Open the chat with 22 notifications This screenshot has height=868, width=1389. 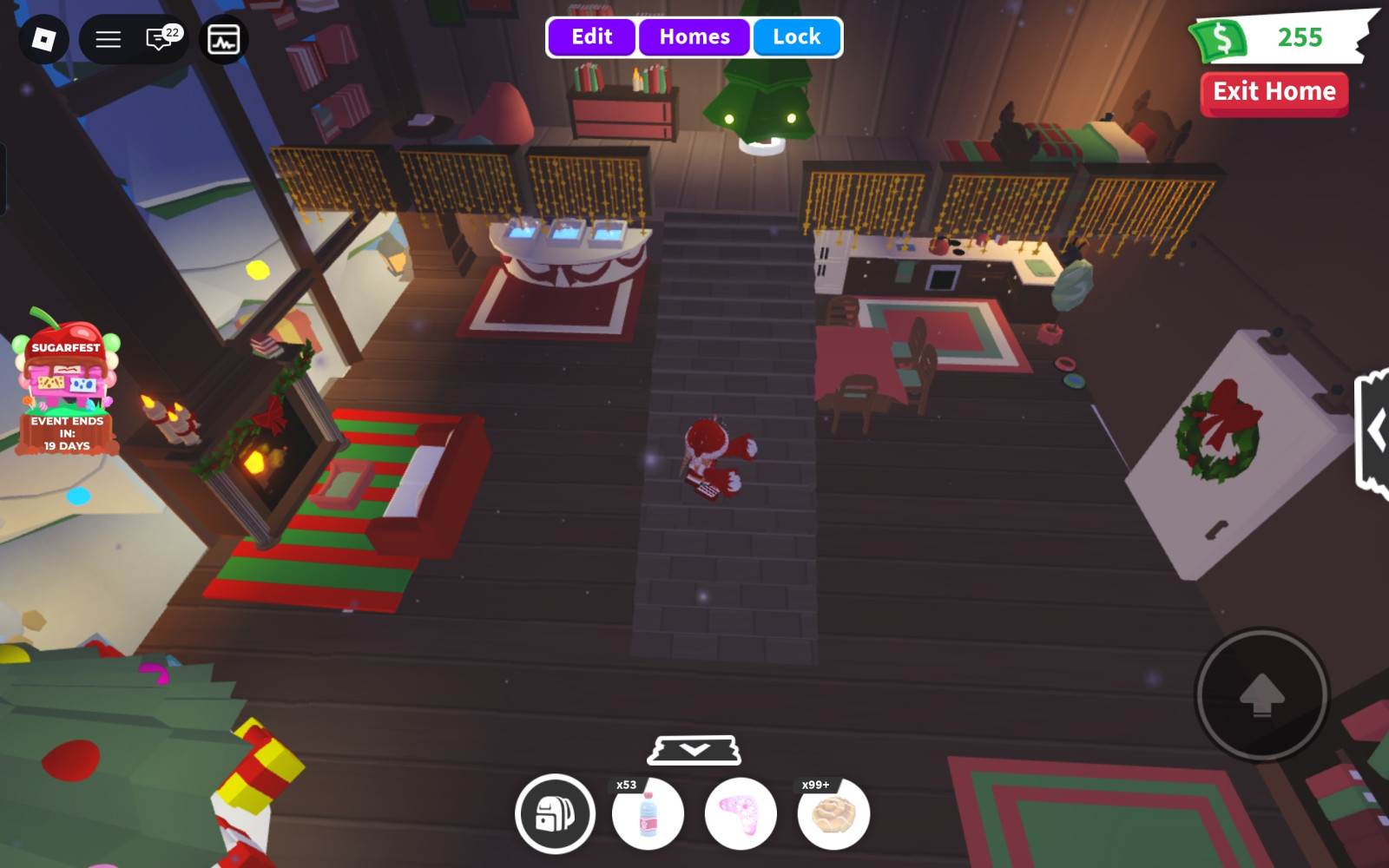160,39
